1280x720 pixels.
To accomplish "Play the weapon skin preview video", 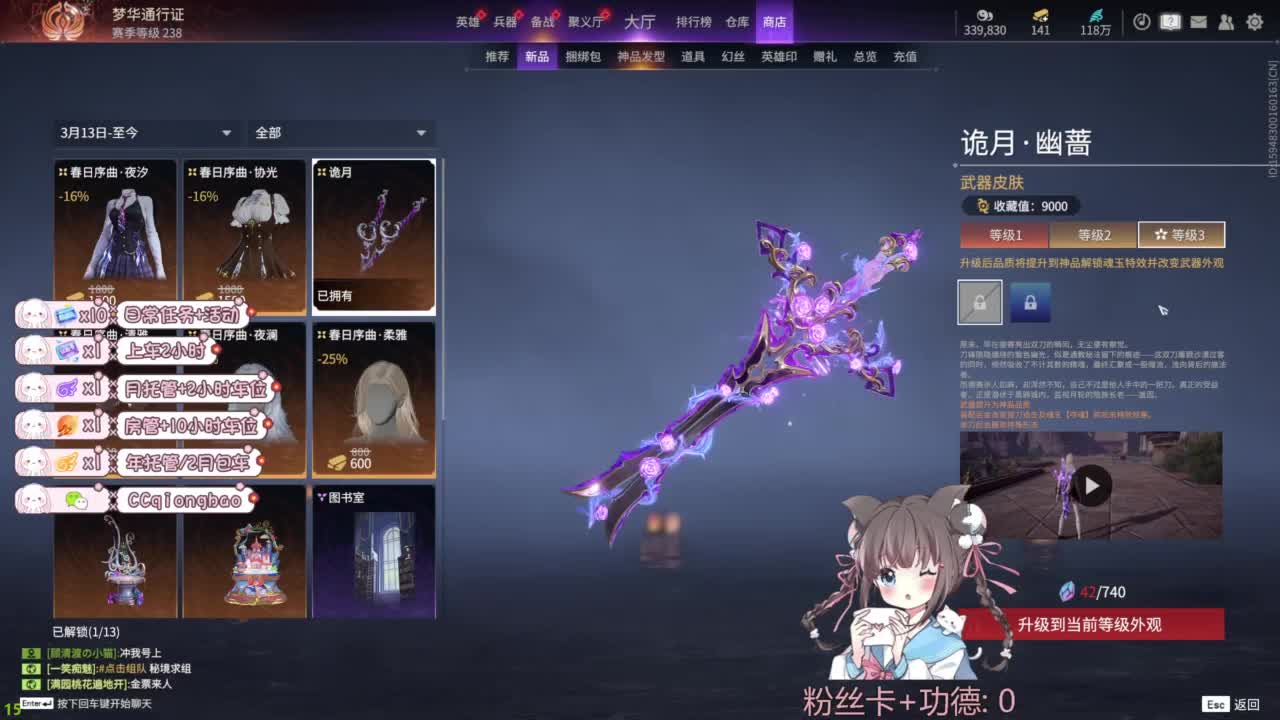I will click(1091, 485).
